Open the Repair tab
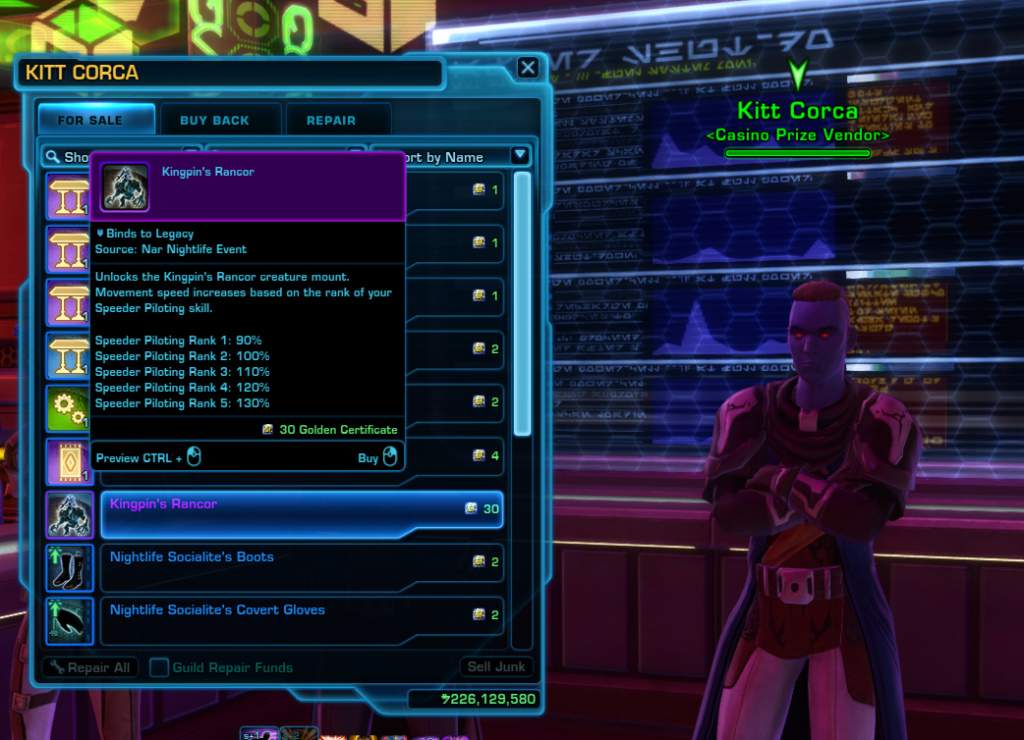 click(331, 120)
